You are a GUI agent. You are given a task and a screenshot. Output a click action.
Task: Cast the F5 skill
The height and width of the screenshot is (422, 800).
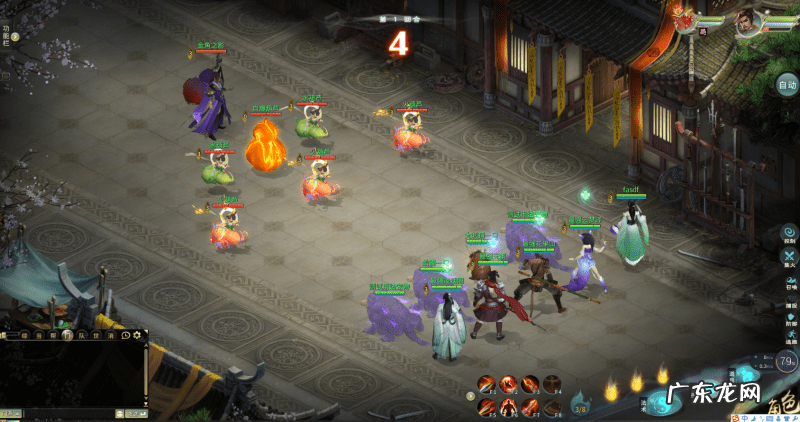(486, 406)
